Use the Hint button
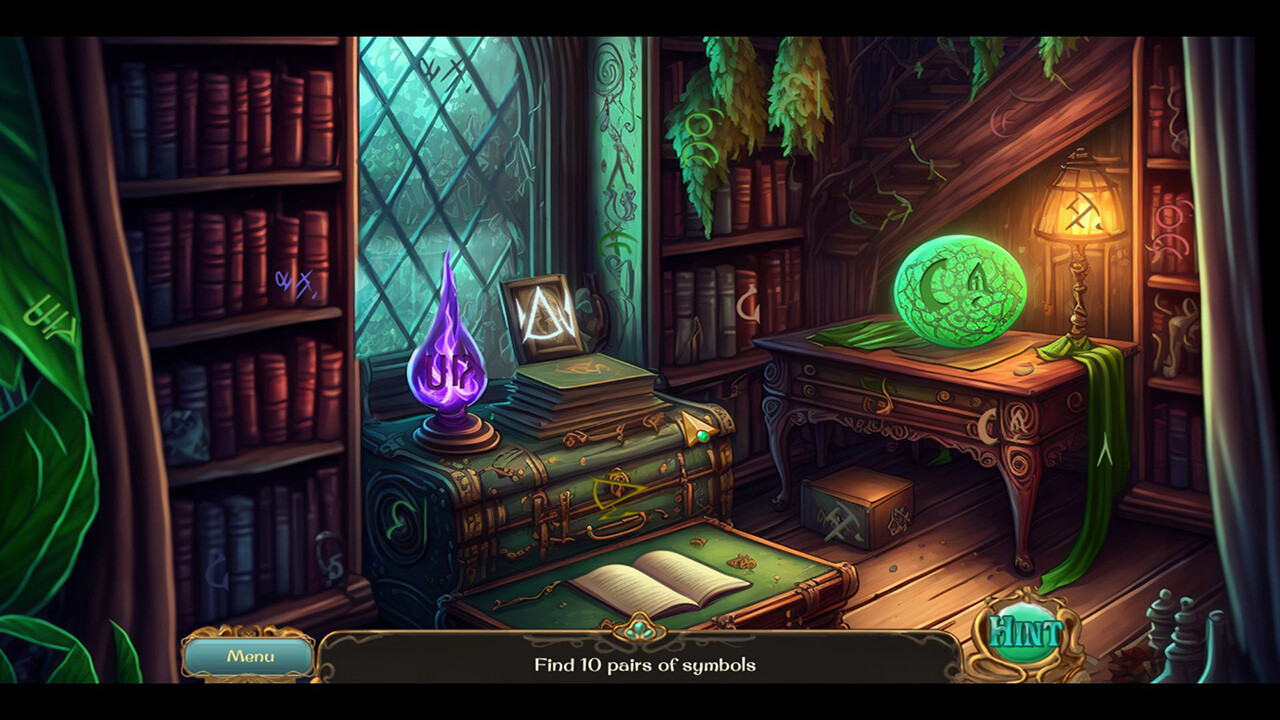The image size is (1280, 720). pyautogui.click(x=1026, y=632)
